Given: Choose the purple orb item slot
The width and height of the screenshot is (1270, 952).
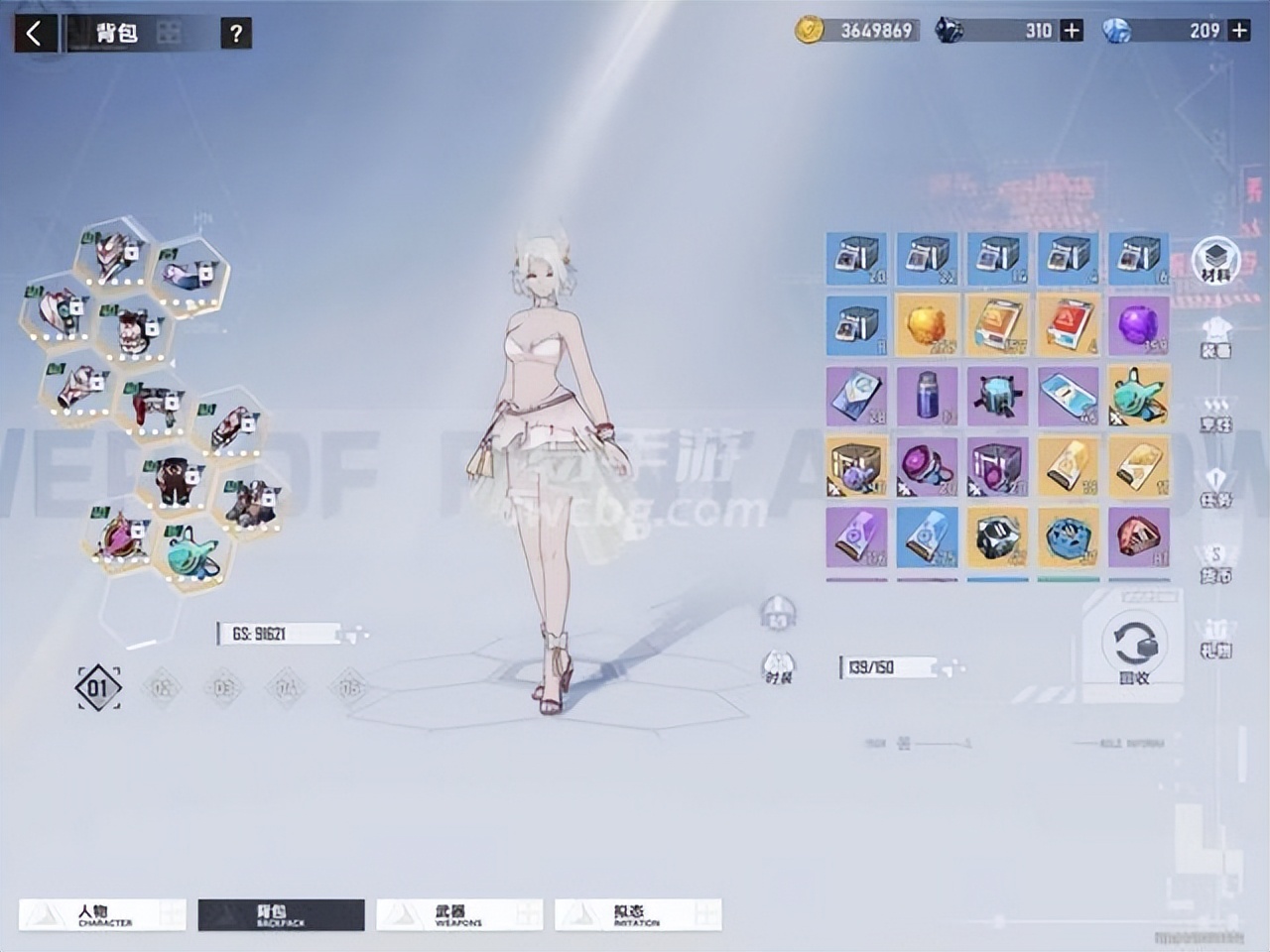Looking at the screenshot, I should pos(1138,324).
